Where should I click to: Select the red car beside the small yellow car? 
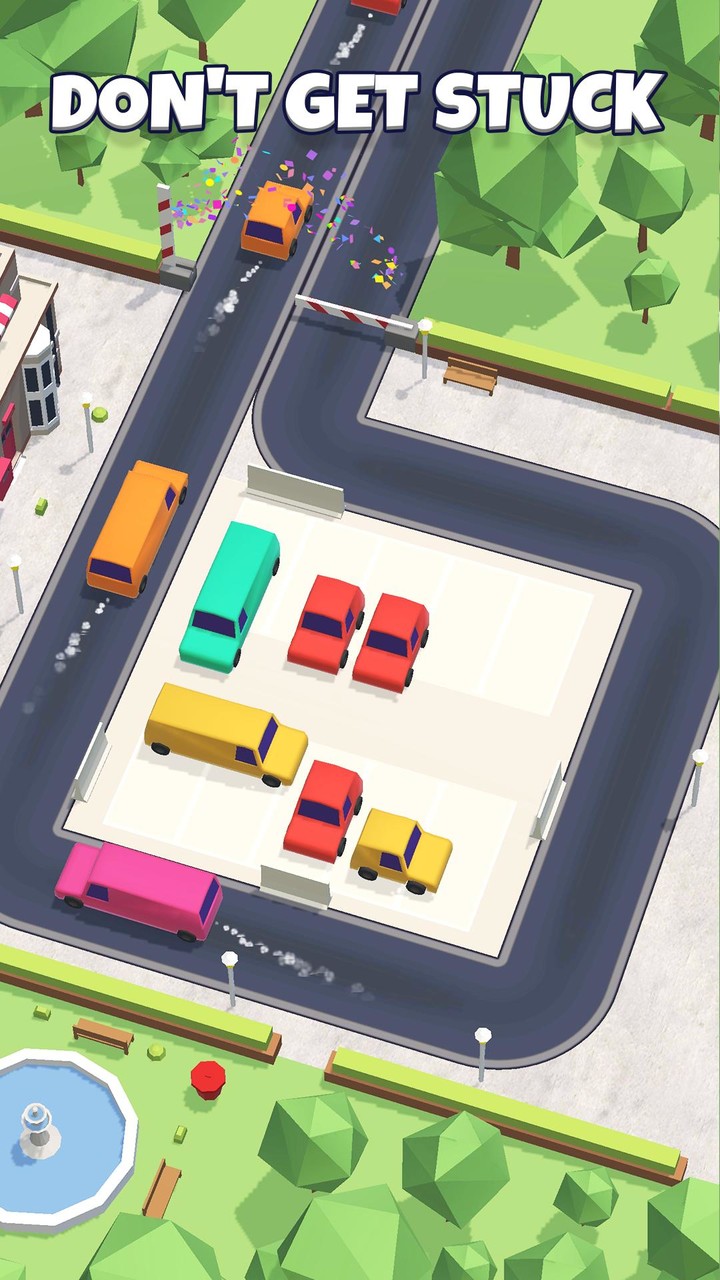point(324,808)
